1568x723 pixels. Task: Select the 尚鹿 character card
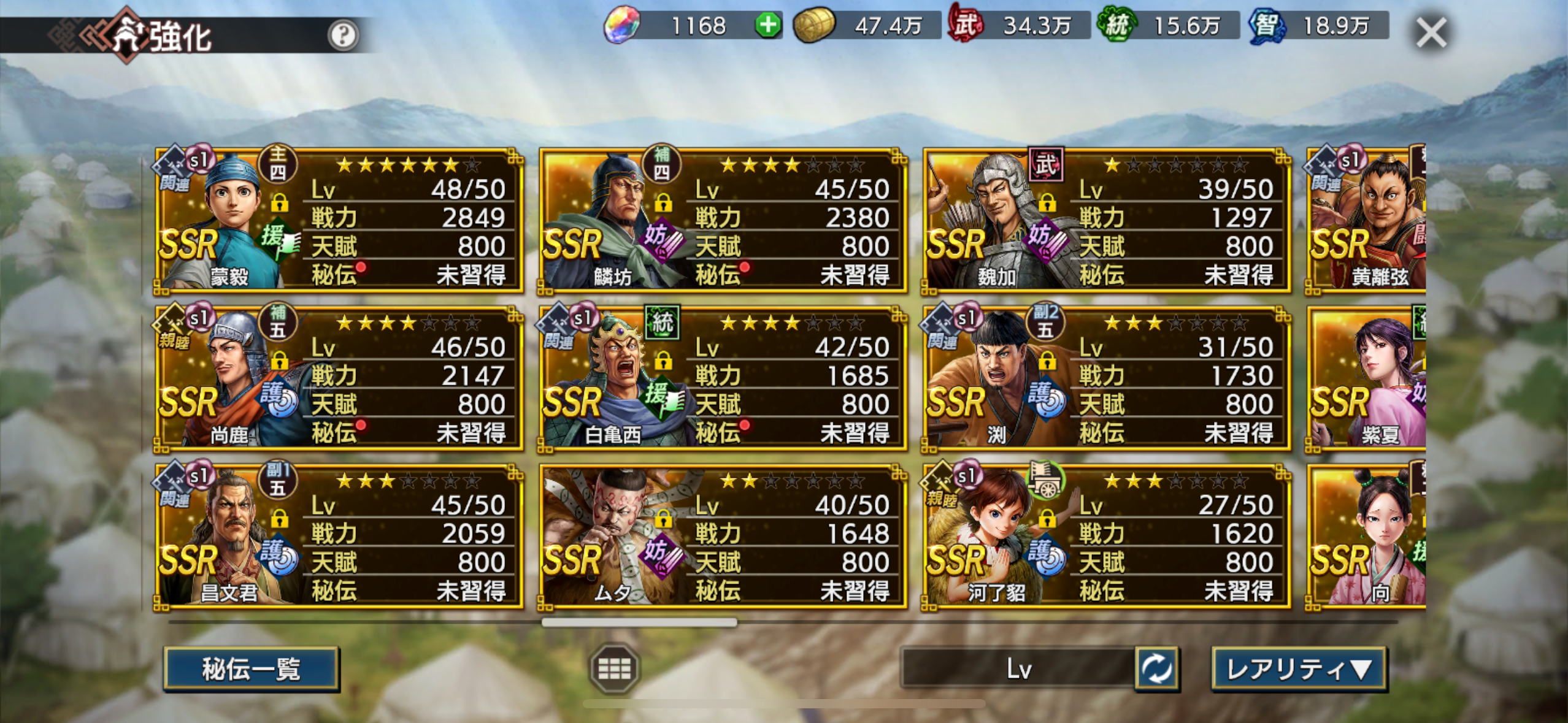click(339, 378)
